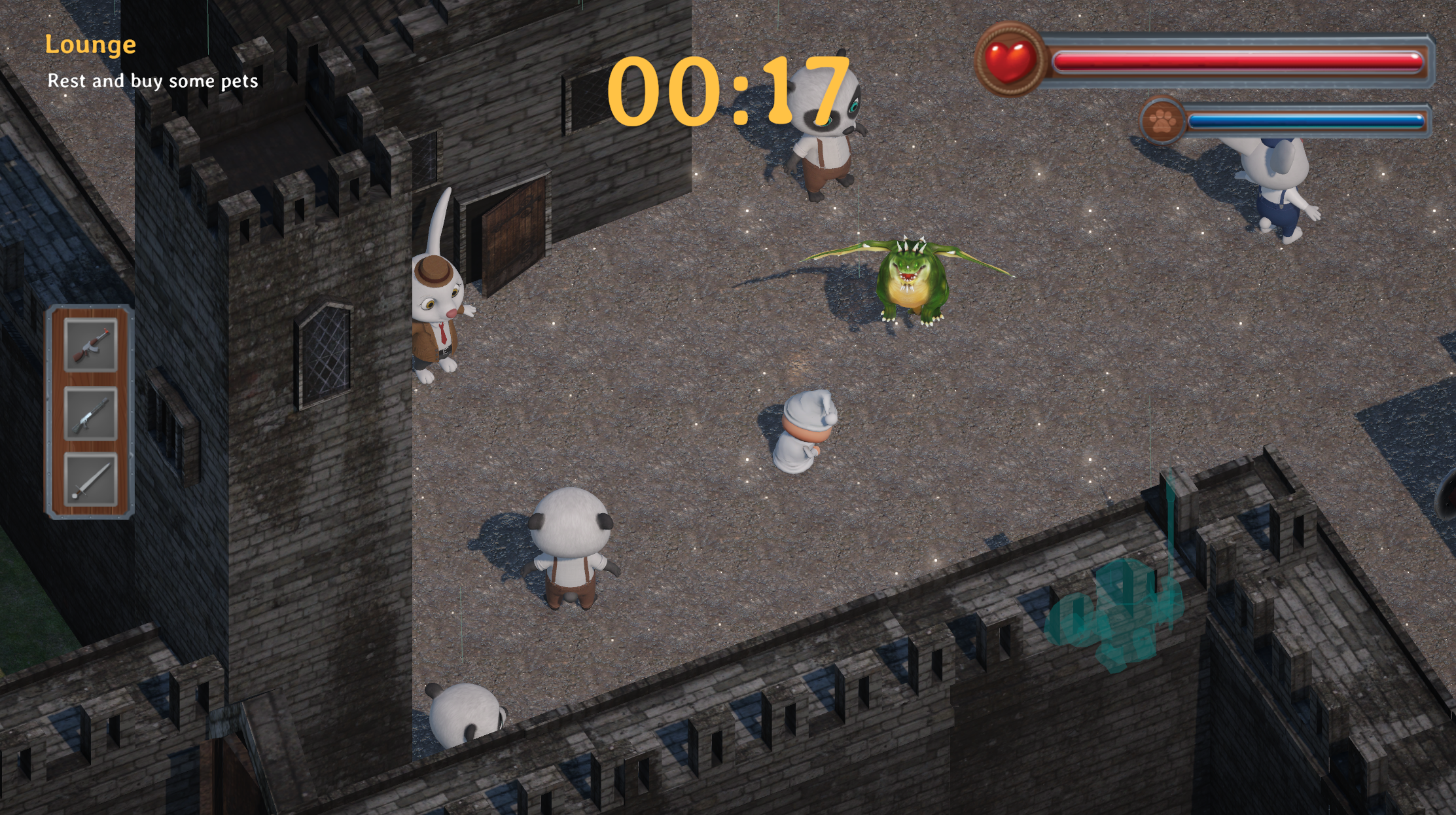Select the AK-47 rifle weapon slot
The width and height of the screenshot is (1456, 815).
click(91, 345)
